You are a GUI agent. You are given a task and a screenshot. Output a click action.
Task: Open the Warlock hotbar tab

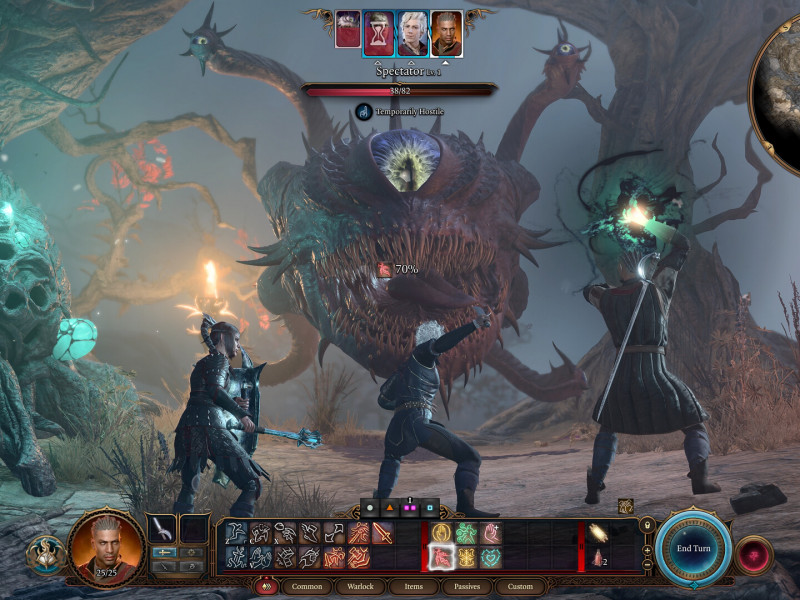point(360,586)
